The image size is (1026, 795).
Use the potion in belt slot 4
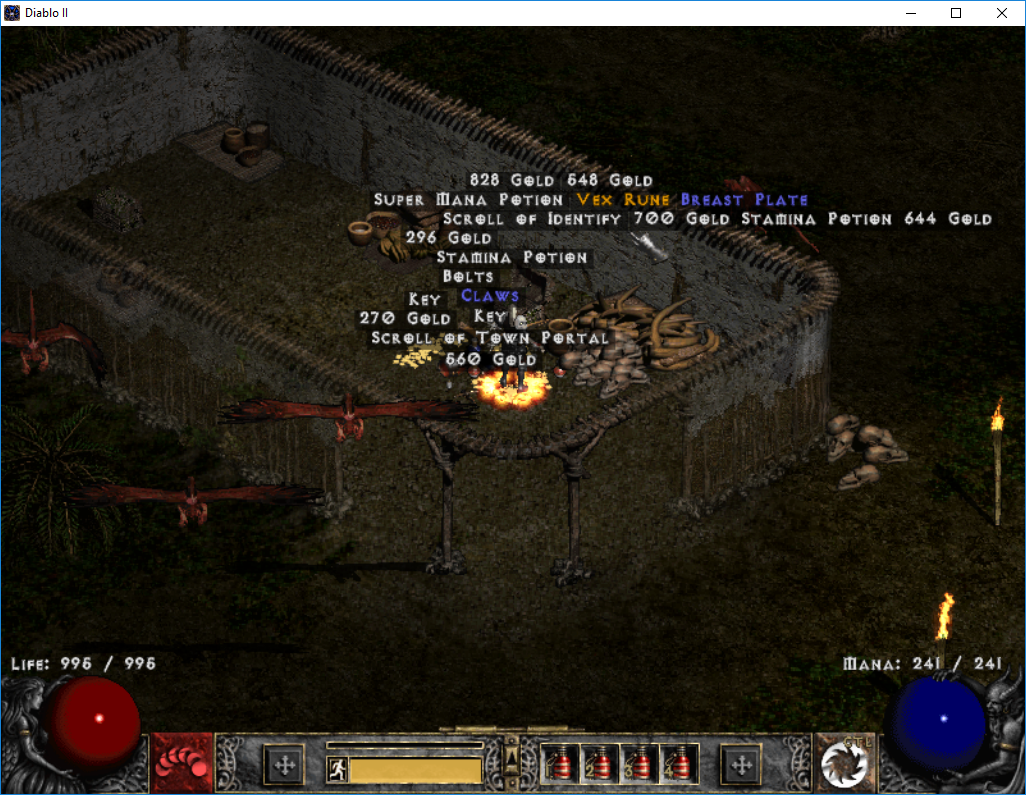point(679,765)
